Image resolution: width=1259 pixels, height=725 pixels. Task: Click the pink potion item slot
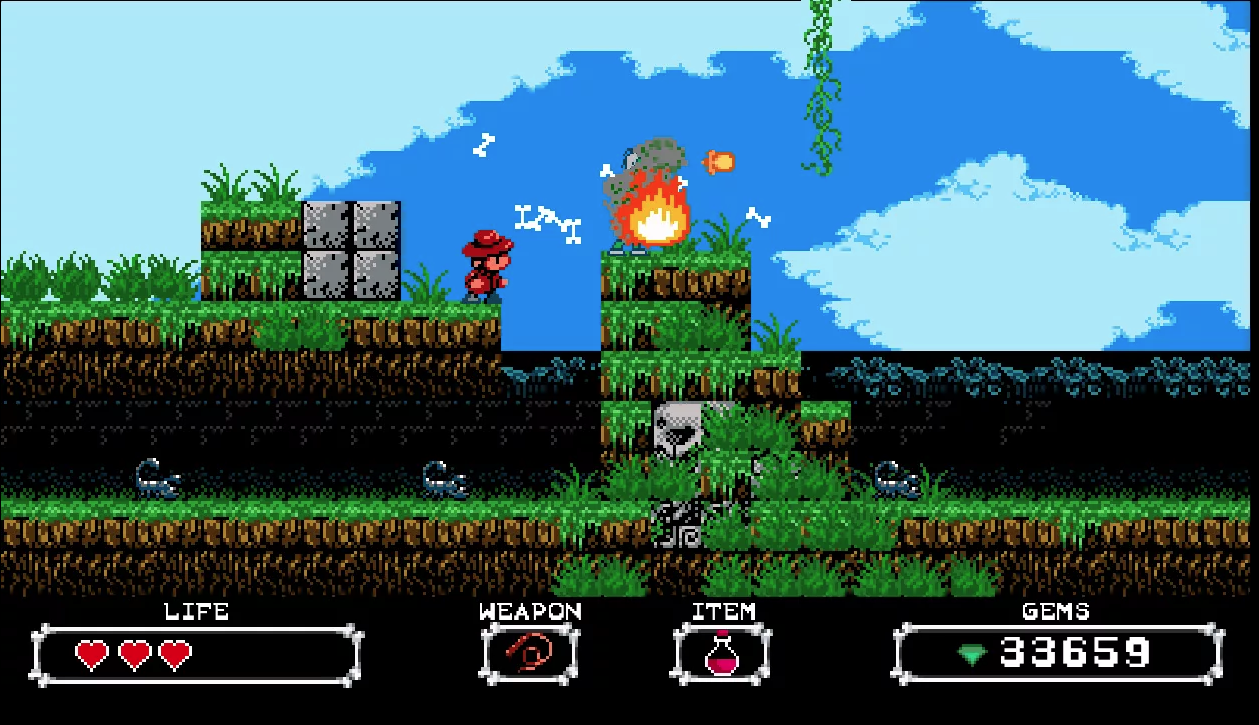click(x=721, y=655)
